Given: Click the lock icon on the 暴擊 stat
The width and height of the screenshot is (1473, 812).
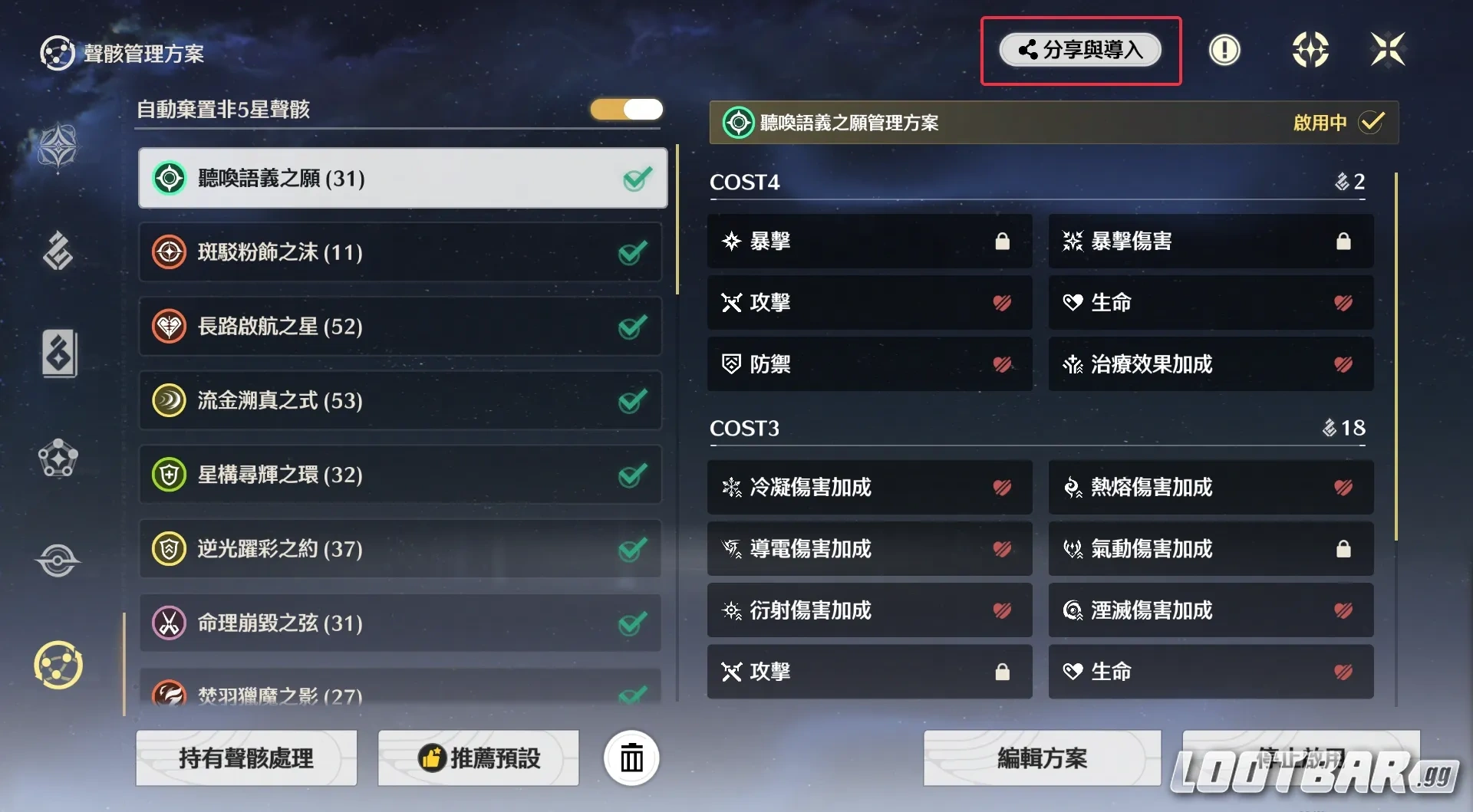Looking at the screenshot, I should pos(1002,241).
